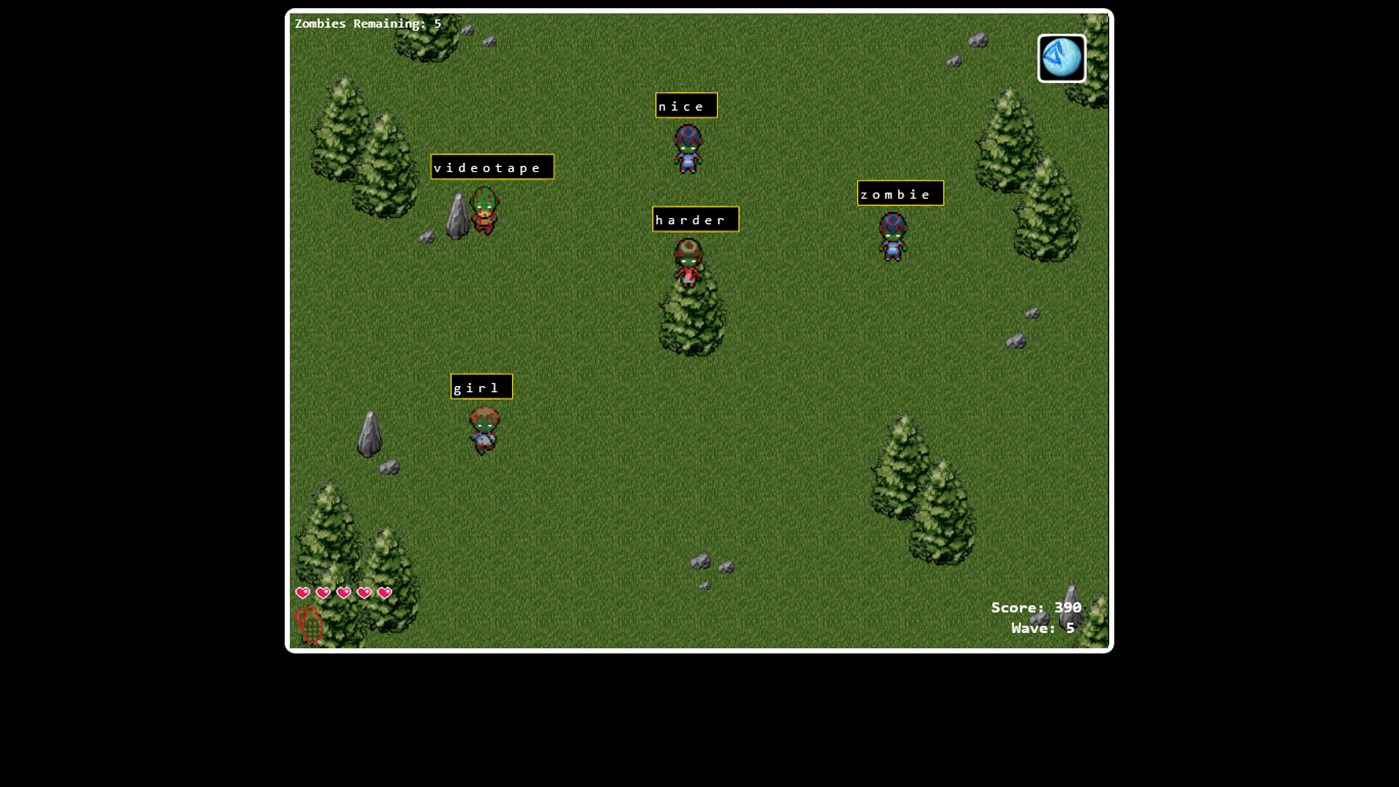Click the 'Zombies Remaining: 5' counter
This screenshot has height=787, width=1399.
(366, 23)
